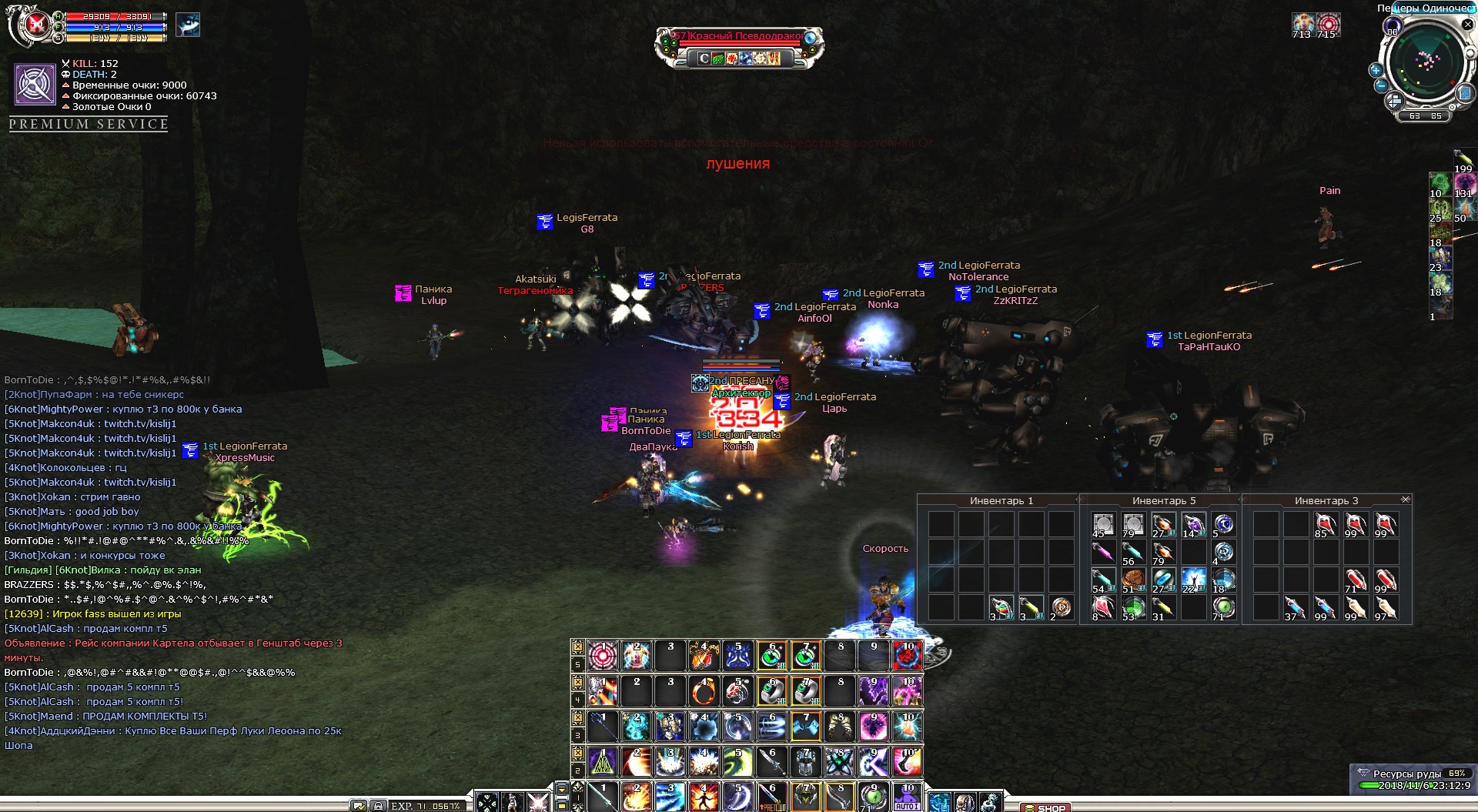Select the stack of 37 blue vials

pyautogui.click(x=1296, y=608)
